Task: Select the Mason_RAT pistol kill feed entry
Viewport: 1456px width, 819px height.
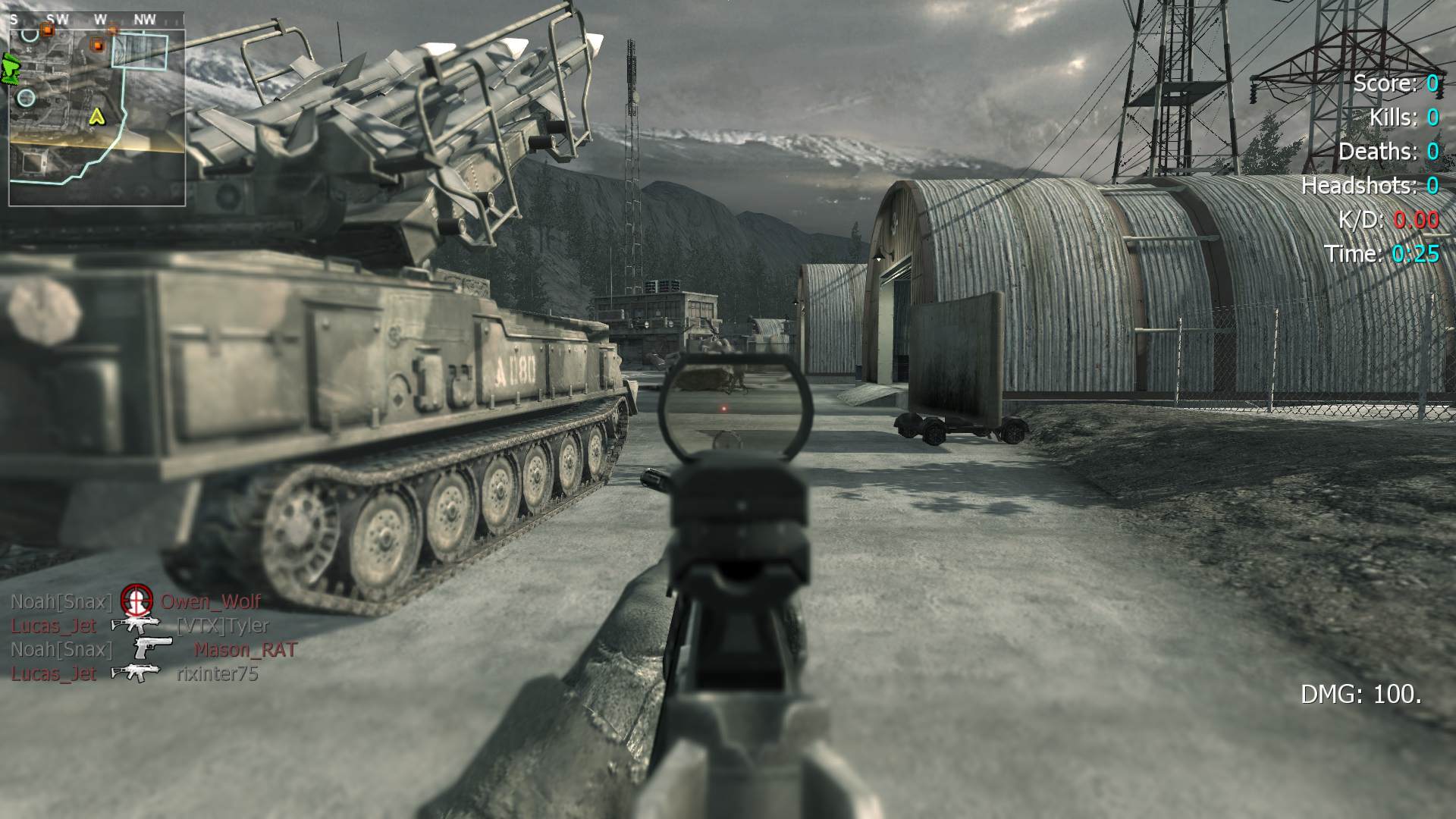Action: [153, 650]
